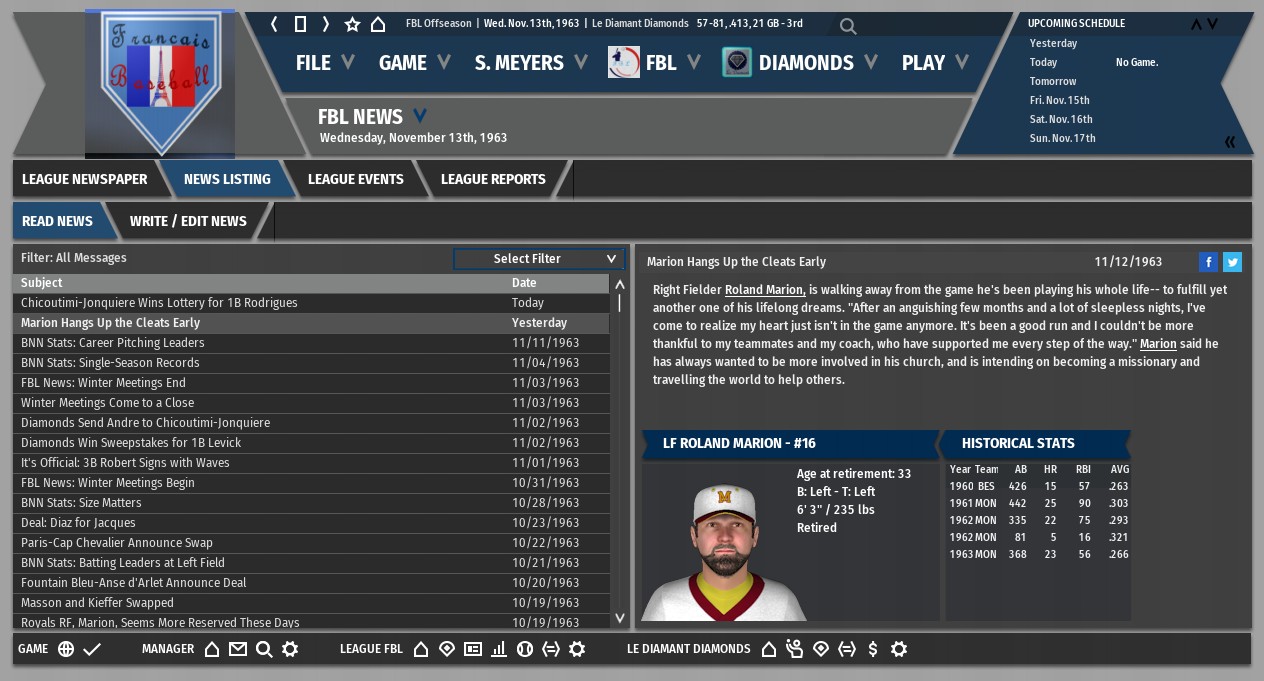Select BNN Stats: Career Pitching Leaders story
1264x681 pixels.
tap(112, 343)
